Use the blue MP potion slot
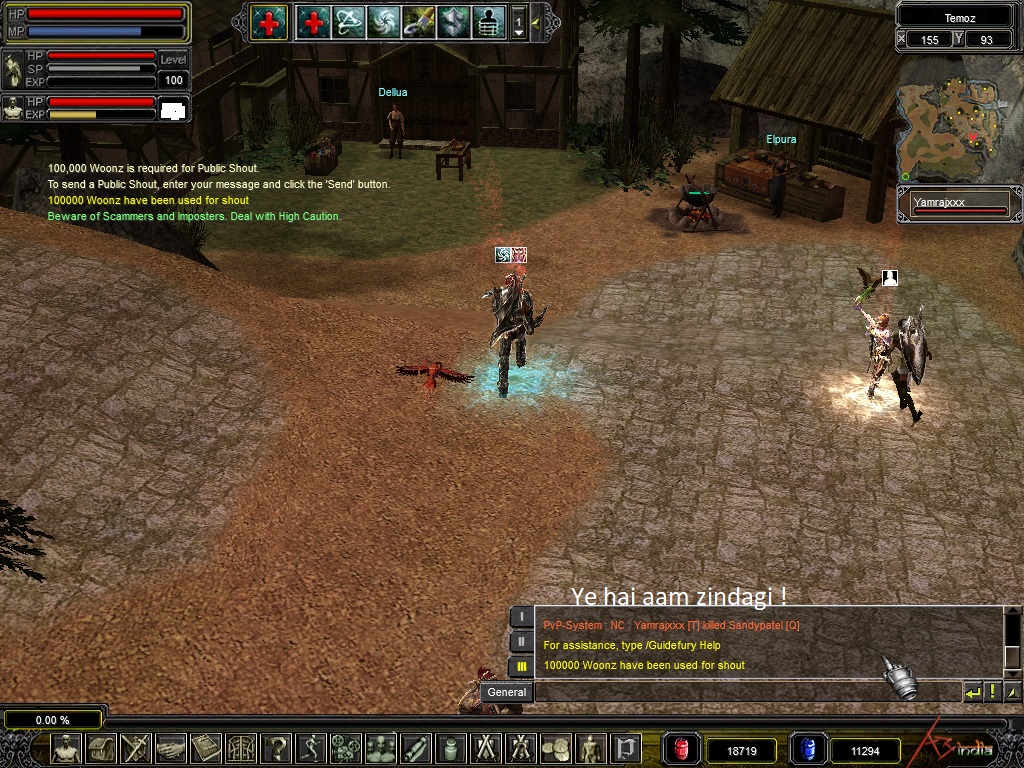 806,749
